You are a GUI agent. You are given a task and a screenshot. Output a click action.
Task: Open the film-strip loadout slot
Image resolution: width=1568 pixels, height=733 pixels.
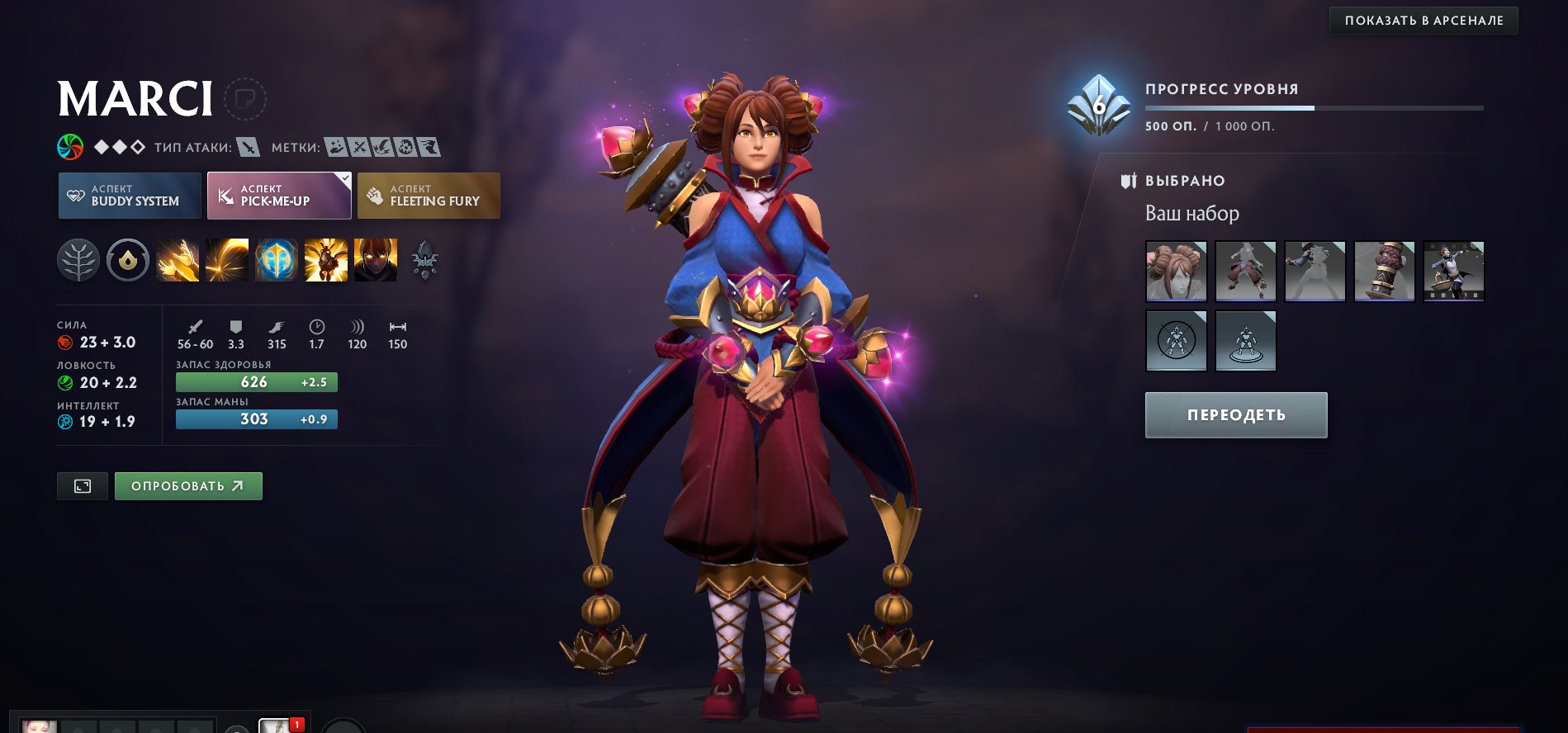[1454, 272]
